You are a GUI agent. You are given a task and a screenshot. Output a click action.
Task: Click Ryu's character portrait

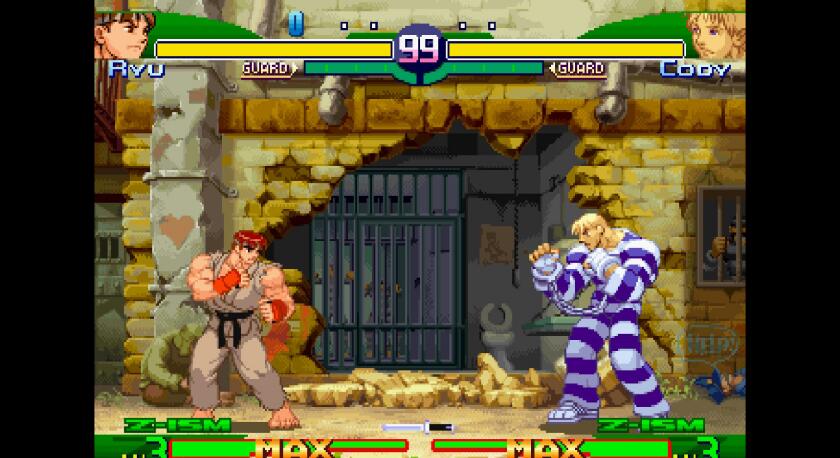pyautogui.click(x=122, y=34)
